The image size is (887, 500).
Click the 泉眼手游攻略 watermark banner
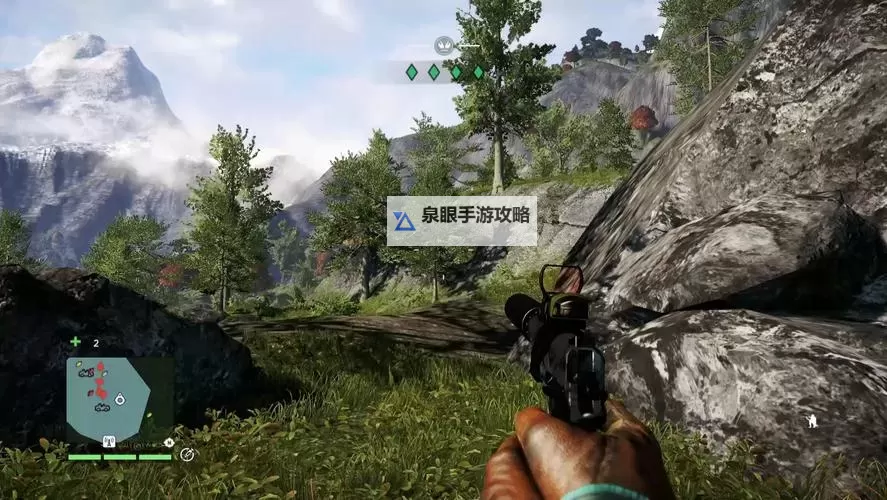[x=462, y=221]
